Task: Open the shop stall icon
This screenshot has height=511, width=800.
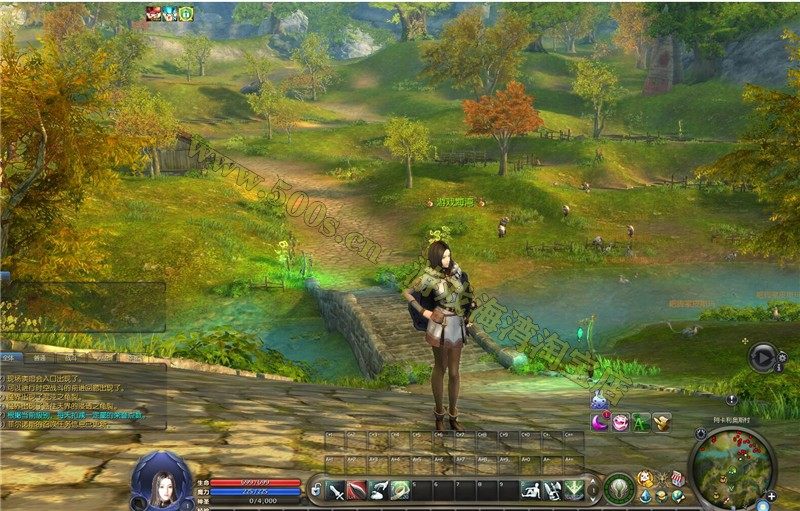Action: pos(678,478)
